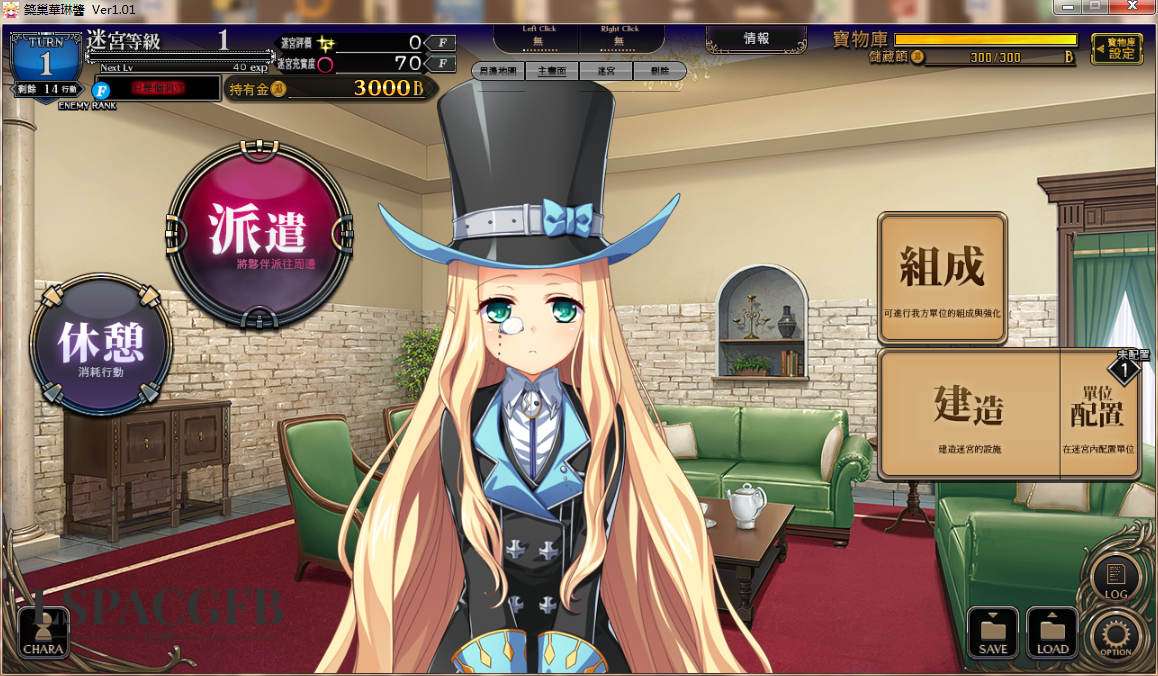Screen dimensions: 1158x676
Task: Select the 劇院 tab
Action: (x=659, y=72)
